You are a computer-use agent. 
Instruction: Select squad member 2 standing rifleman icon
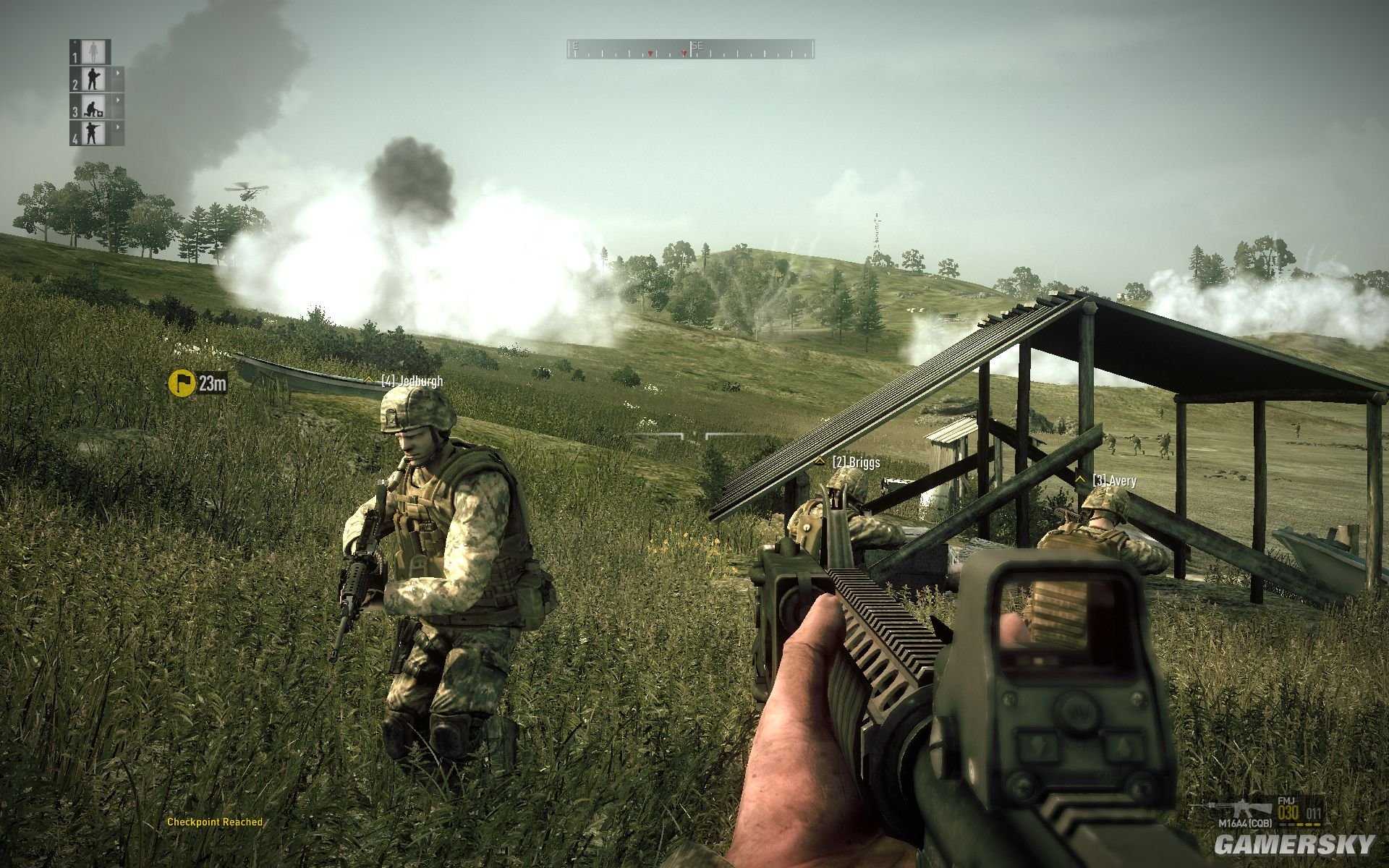tap(95, 79)
